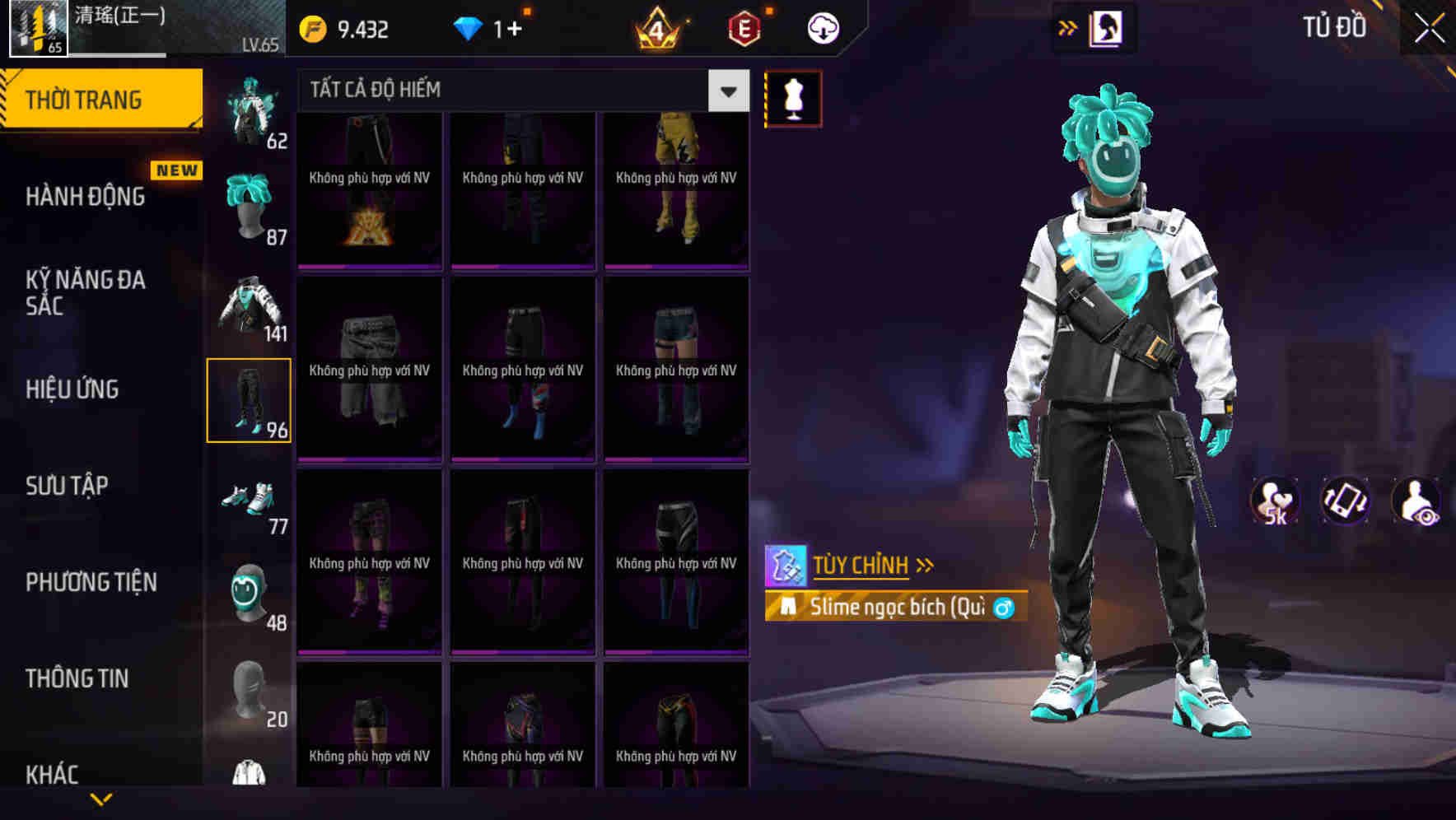1456x820 pixels.
Task: Switch to the HIỆU ỨNG tab
Action: (x=72, y=389)
